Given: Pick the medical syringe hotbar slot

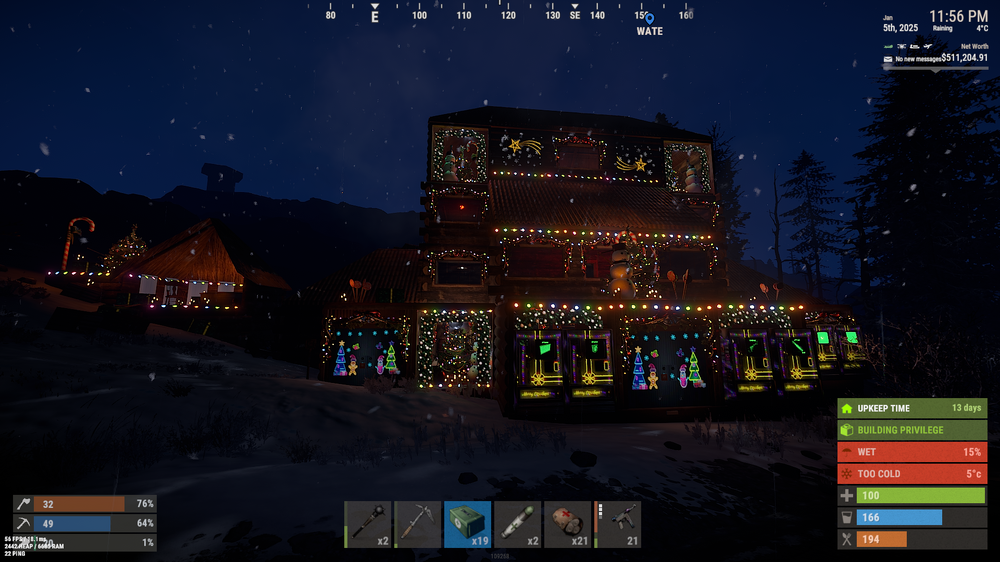Looking at the screenshot, I should [518, 524].
